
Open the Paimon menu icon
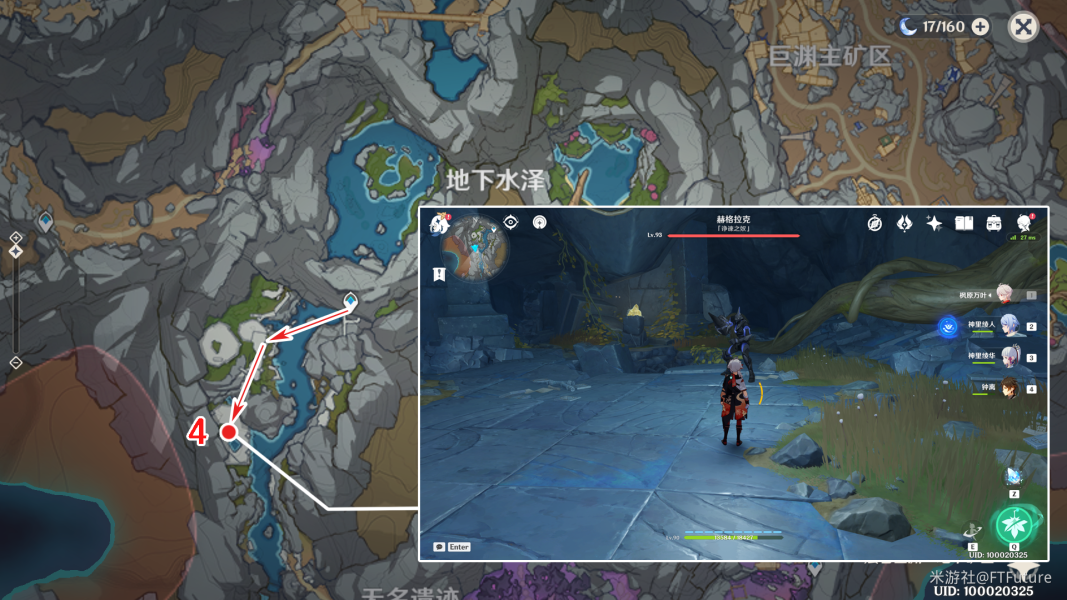(438, 224)
